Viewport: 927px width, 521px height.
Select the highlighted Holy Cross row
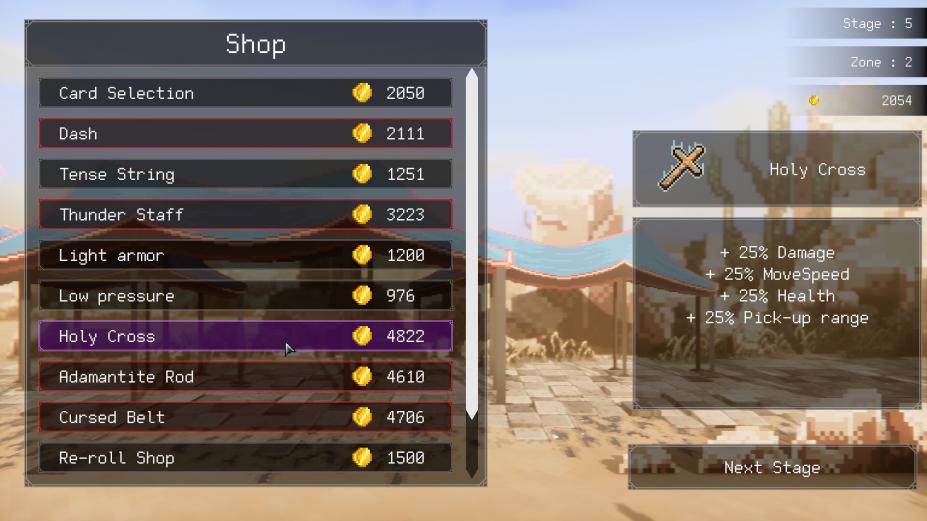[245, 336]
